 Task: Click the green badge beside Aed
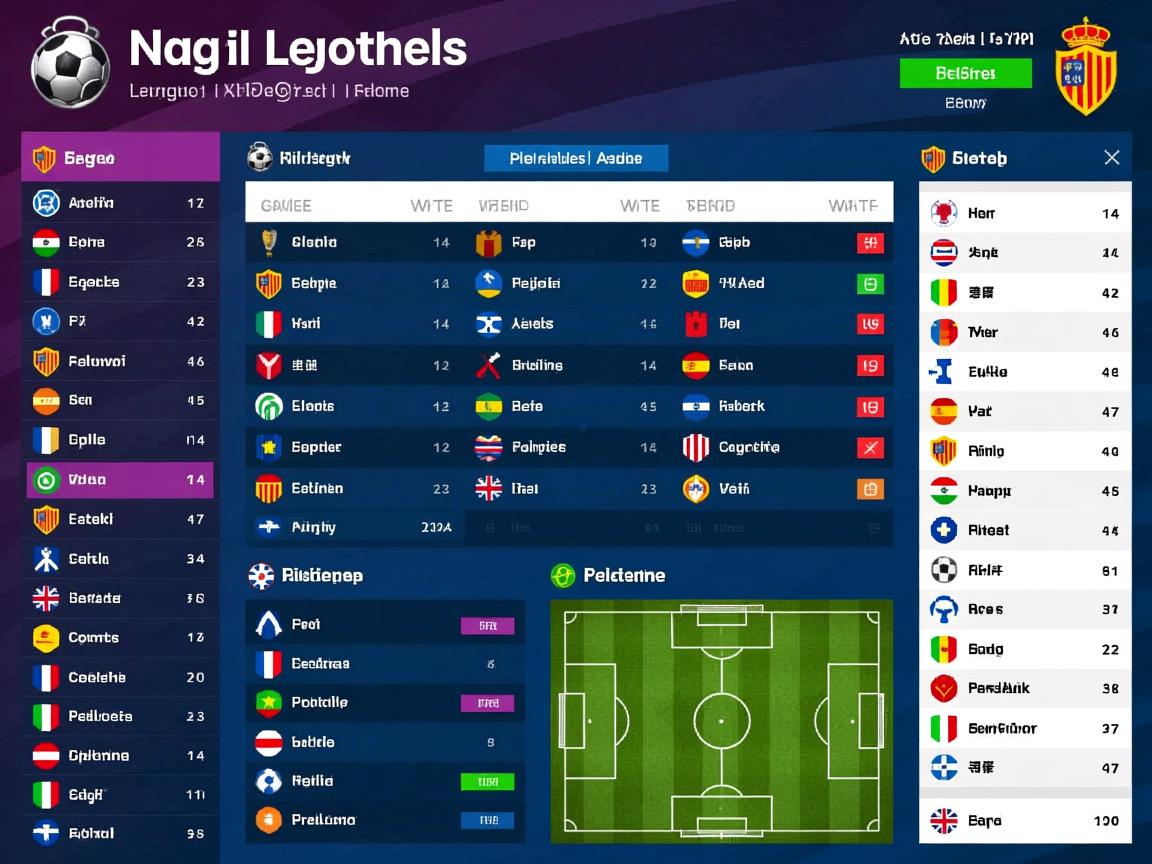pos(870,283)
